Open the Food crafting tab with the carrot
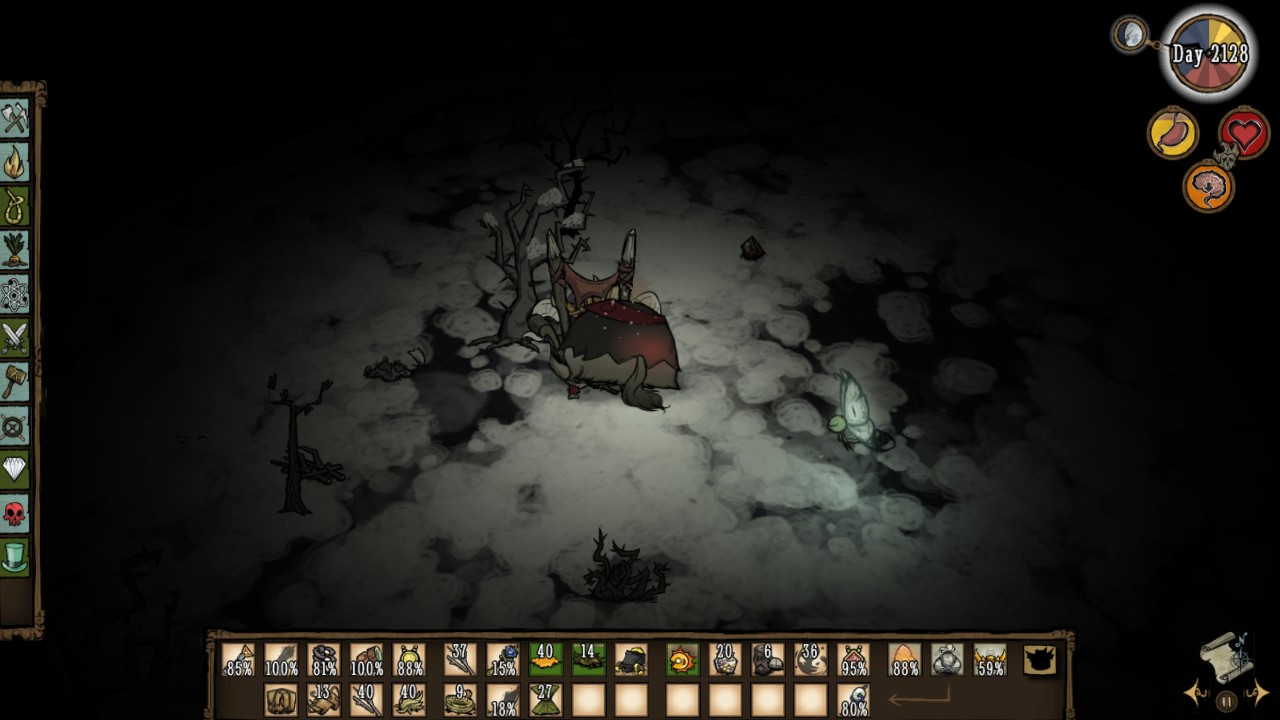 [14, 250]
